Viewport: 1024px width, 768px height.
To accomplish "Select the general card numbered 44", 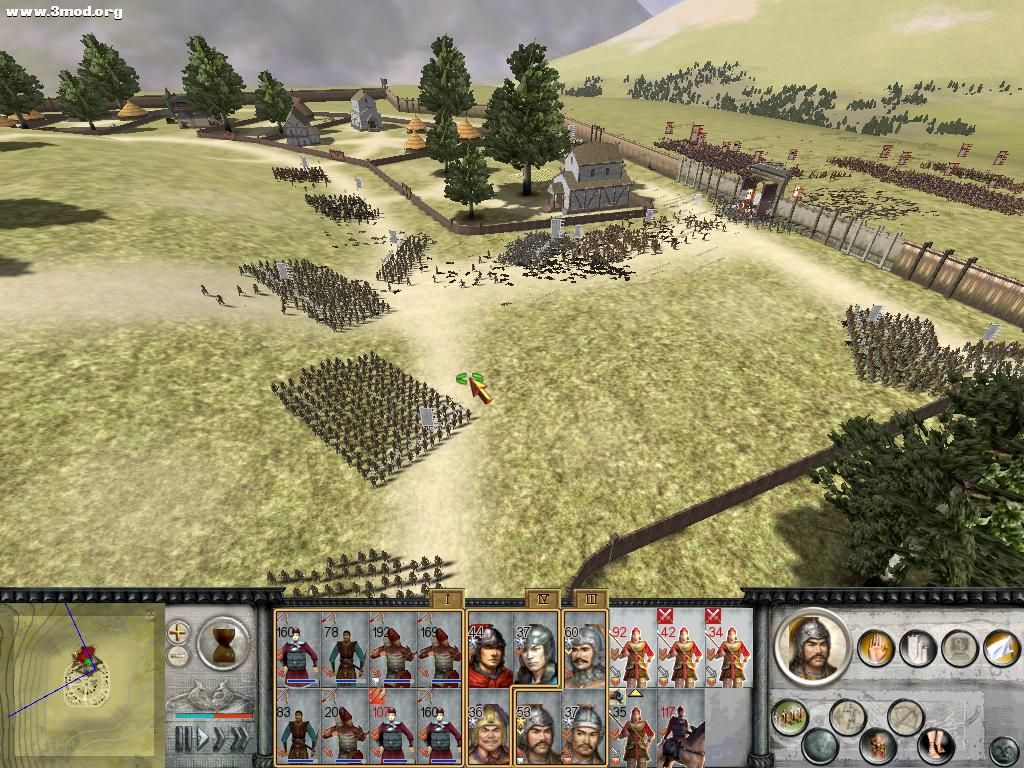I will coord(490,650).
